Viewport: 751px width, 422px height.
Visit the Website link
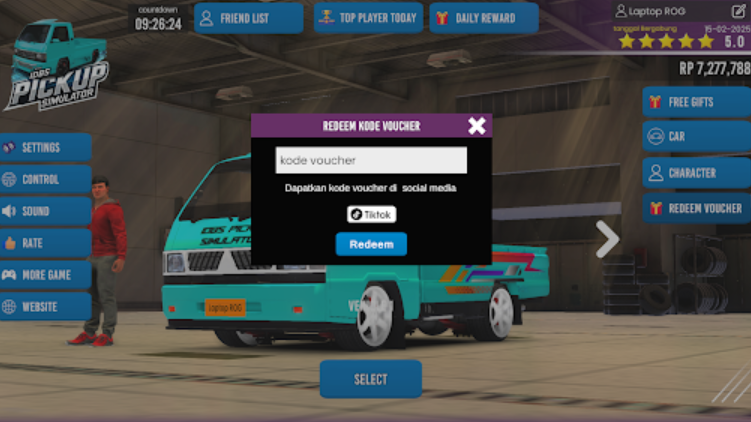[x=45, y=306]
